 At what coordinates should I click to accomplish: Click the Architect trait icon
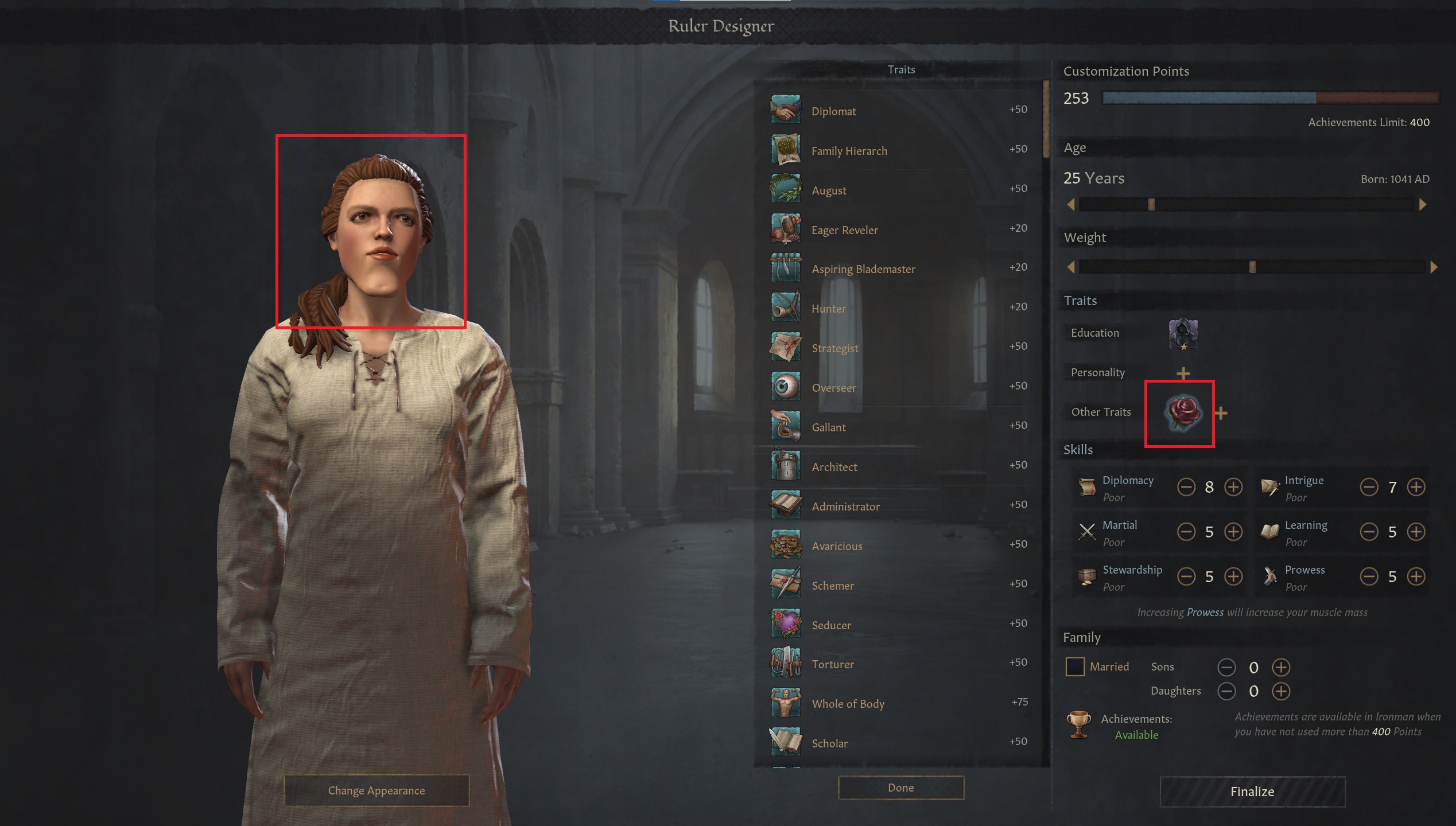[785, 465]
